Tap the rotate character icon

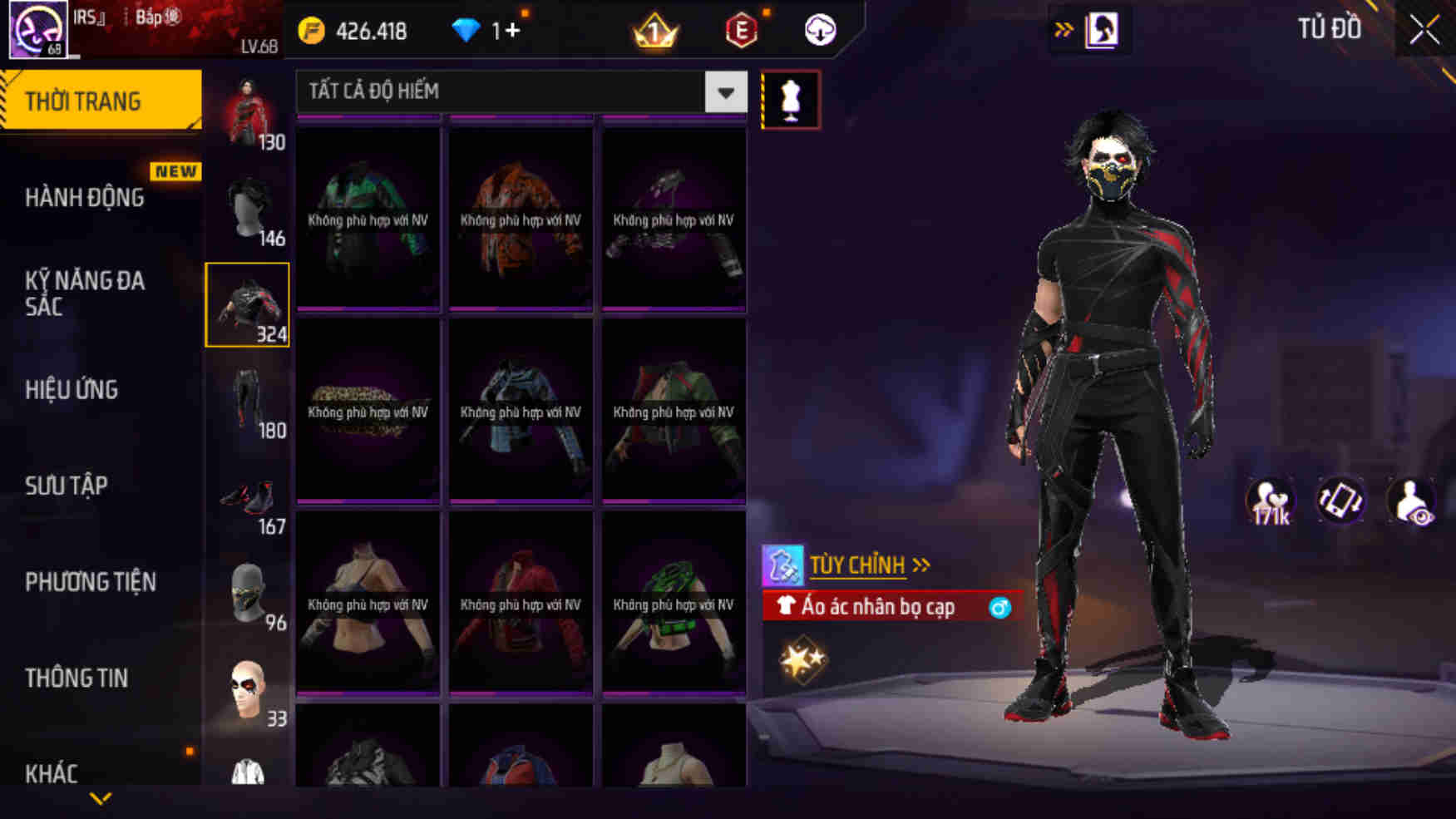pos(1341,500)
